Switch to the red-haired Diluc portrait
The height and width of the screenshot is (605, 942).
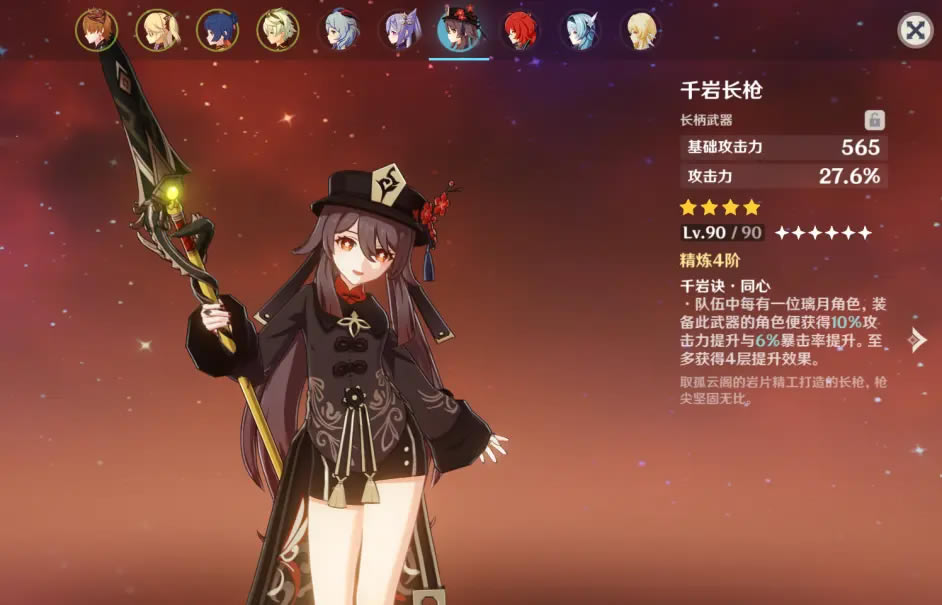[x=520, y=30]
